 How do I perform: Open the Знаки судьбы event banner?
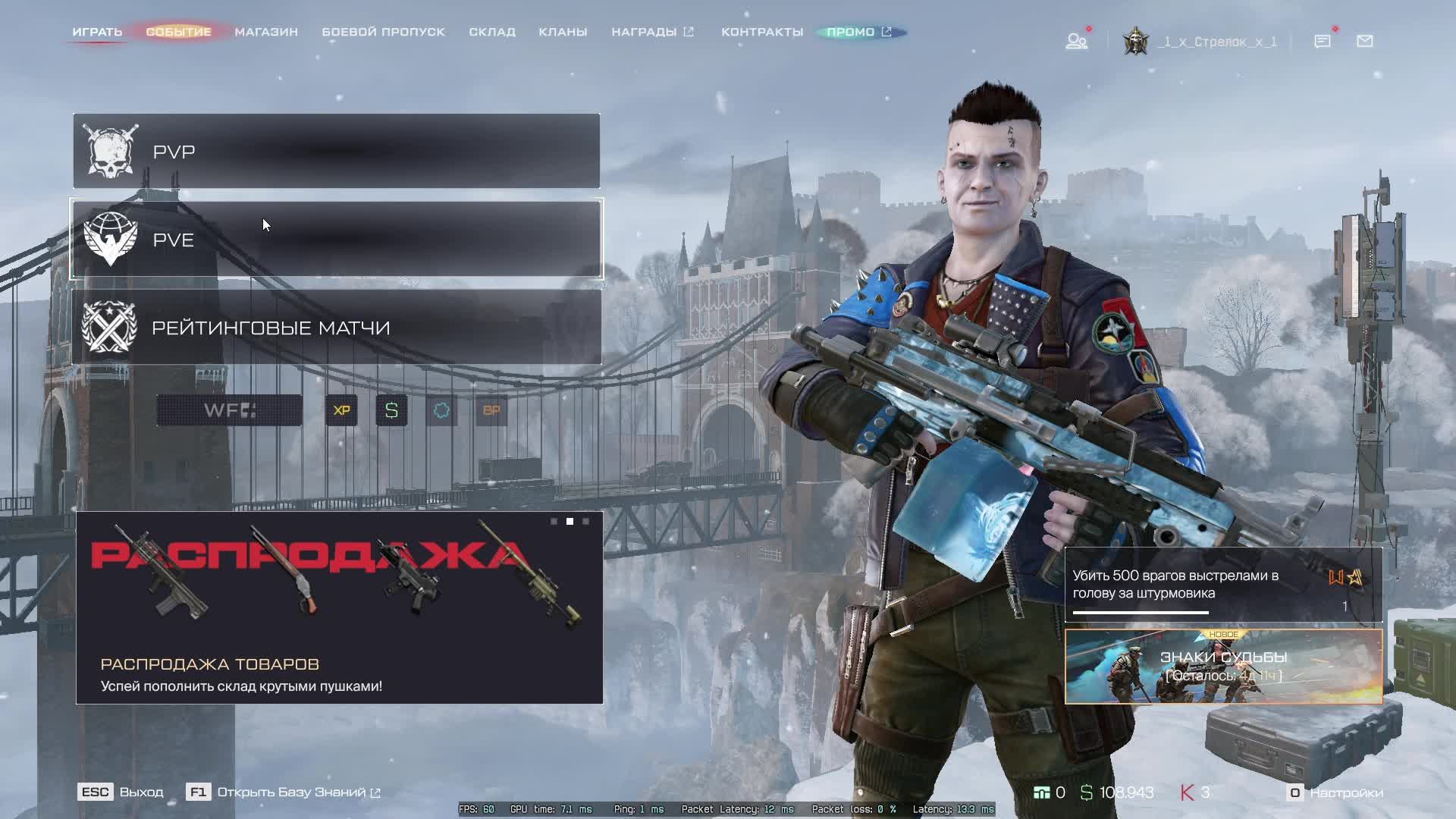1223,667
